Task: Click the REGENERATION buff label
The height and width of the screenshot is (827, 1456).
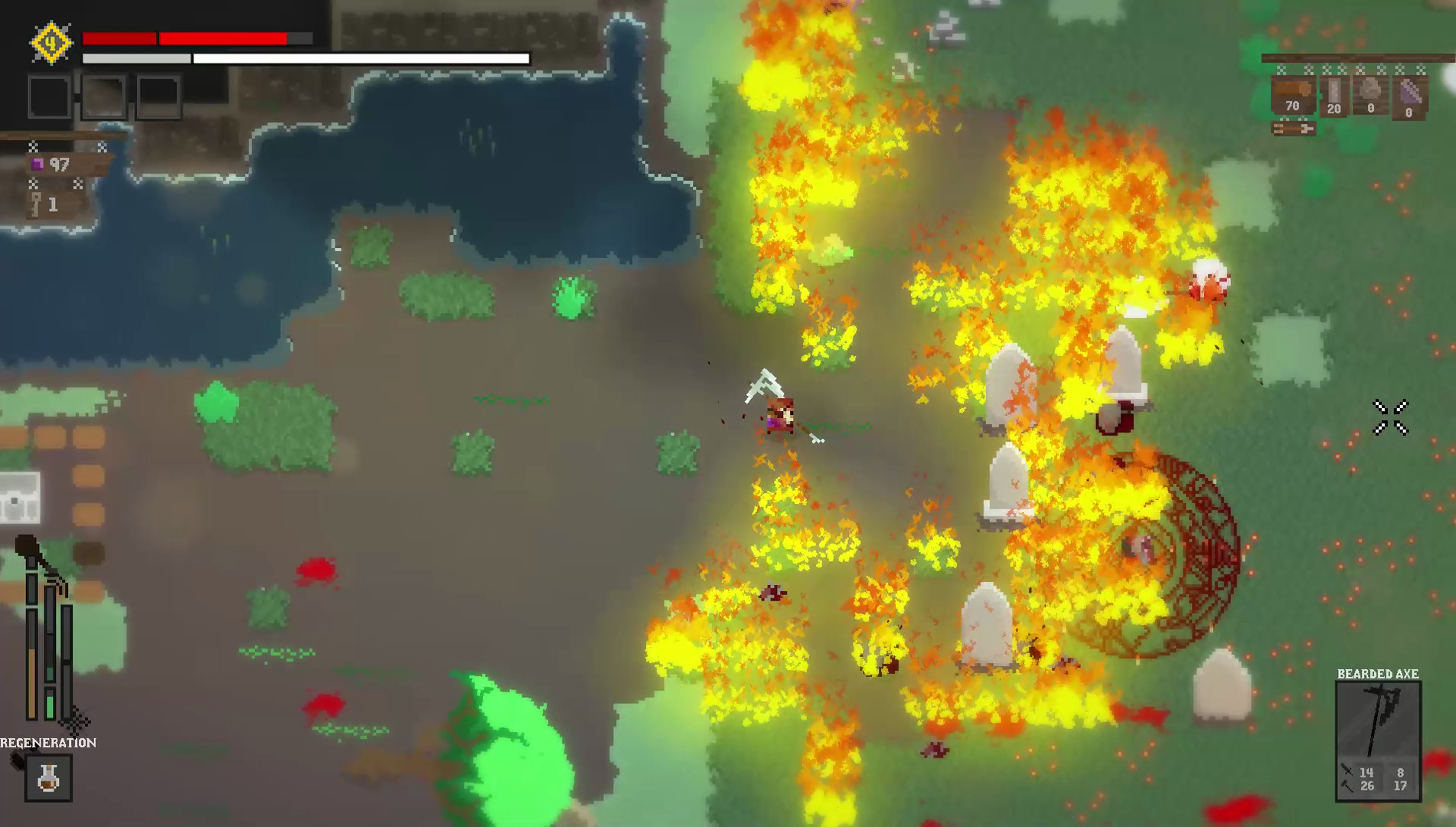Action: pyautogui.click(x=47, y=742)
